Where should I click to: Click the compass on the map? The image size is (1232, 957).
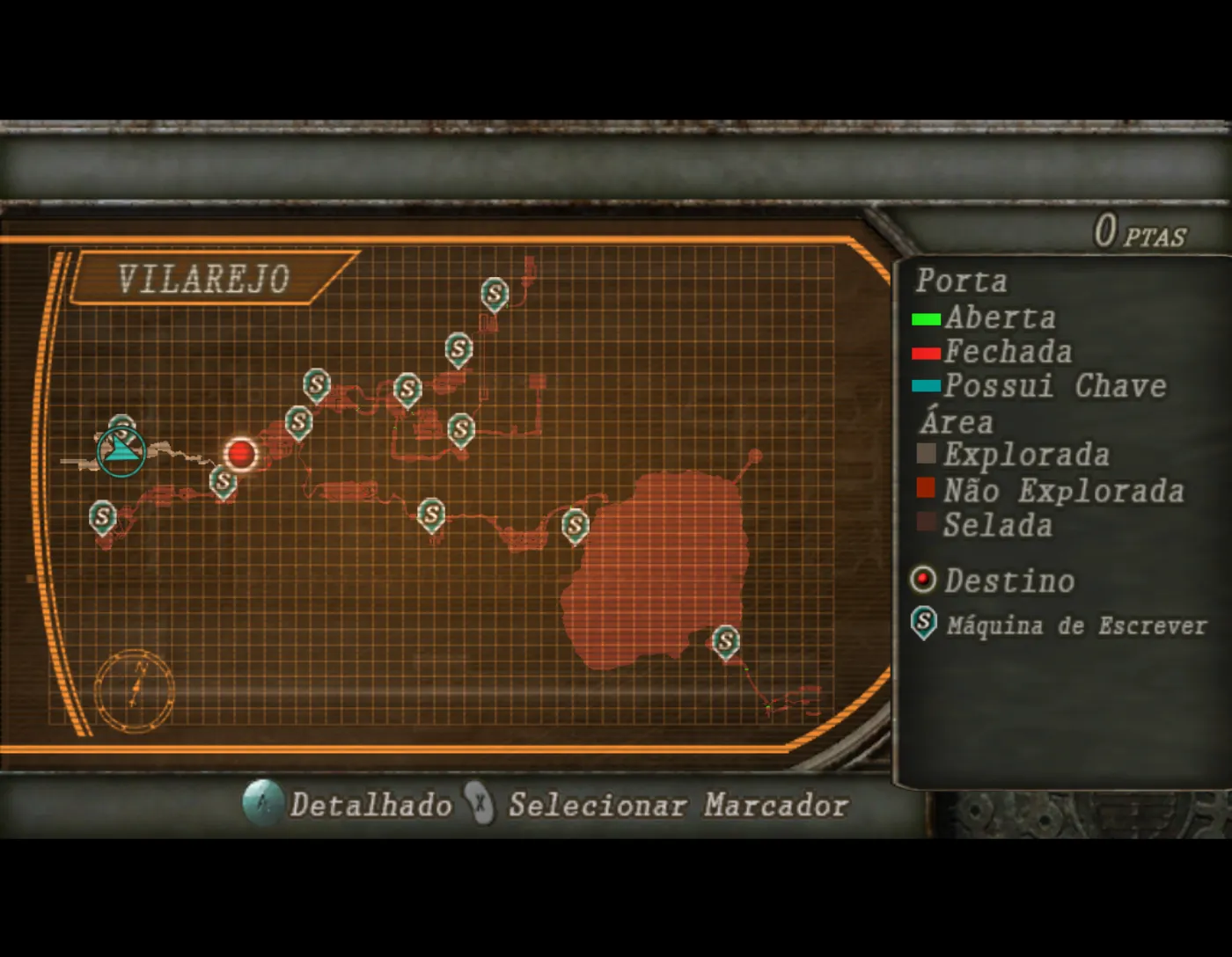(x=135, y=690)
